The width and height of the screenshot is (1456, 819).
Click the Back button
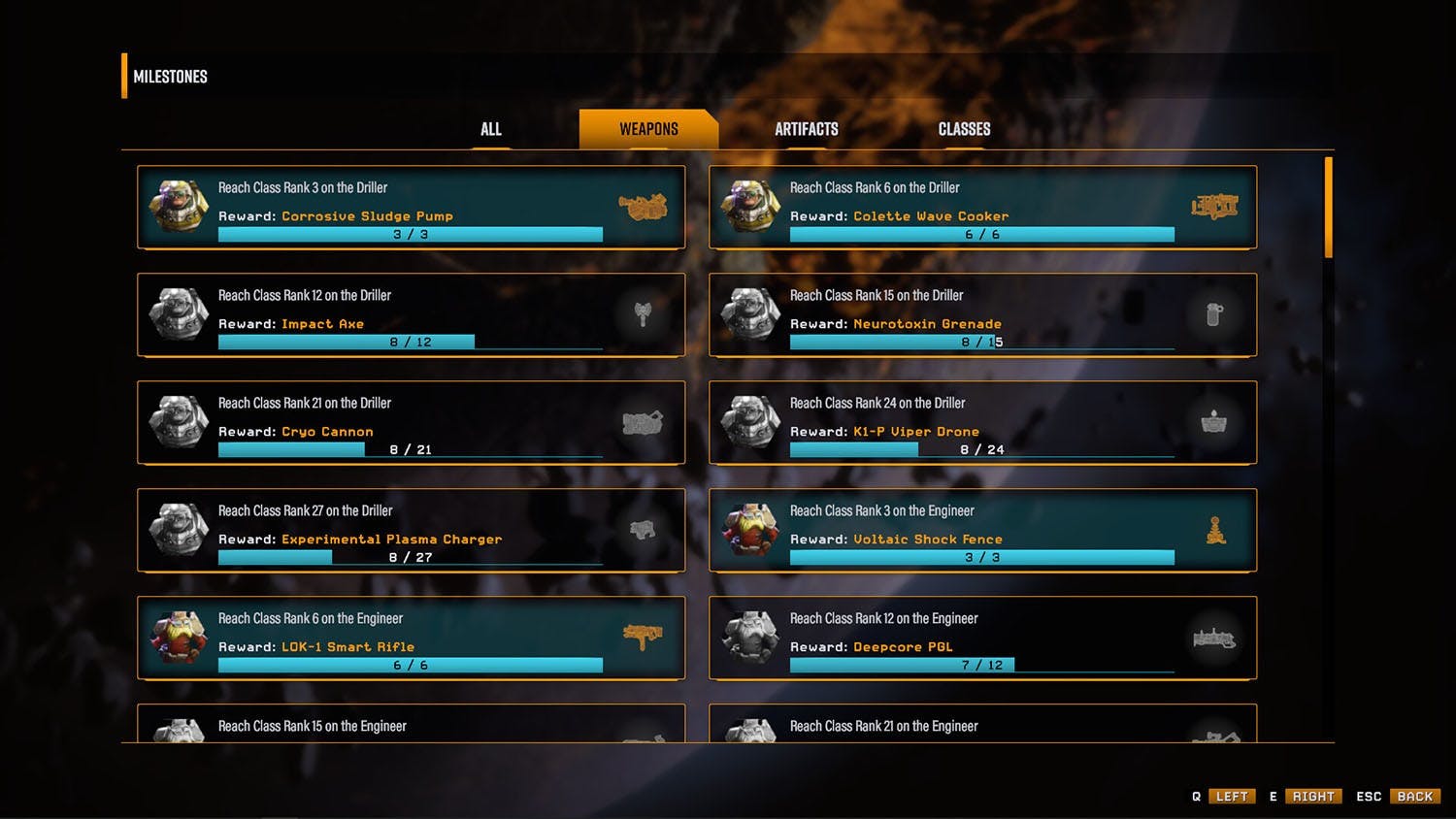tap(1414, 797)
